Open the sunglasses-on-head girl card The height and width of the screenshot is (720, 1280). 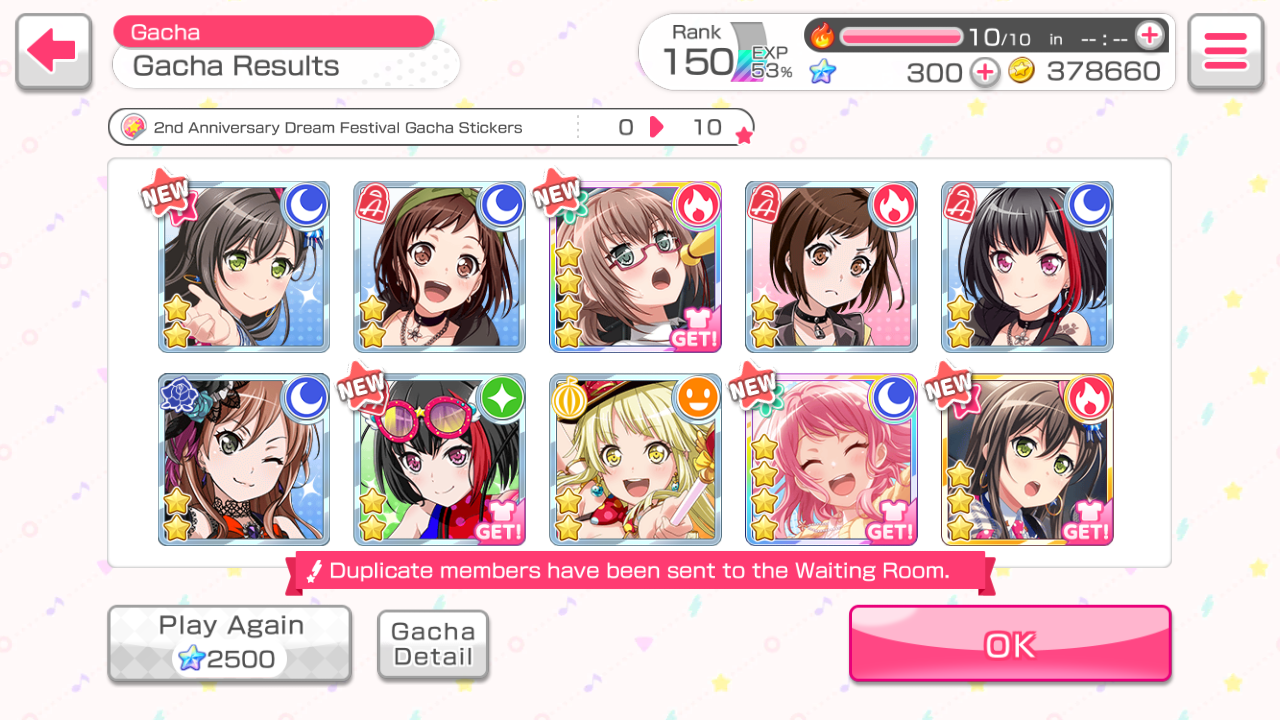coord(440,460)
